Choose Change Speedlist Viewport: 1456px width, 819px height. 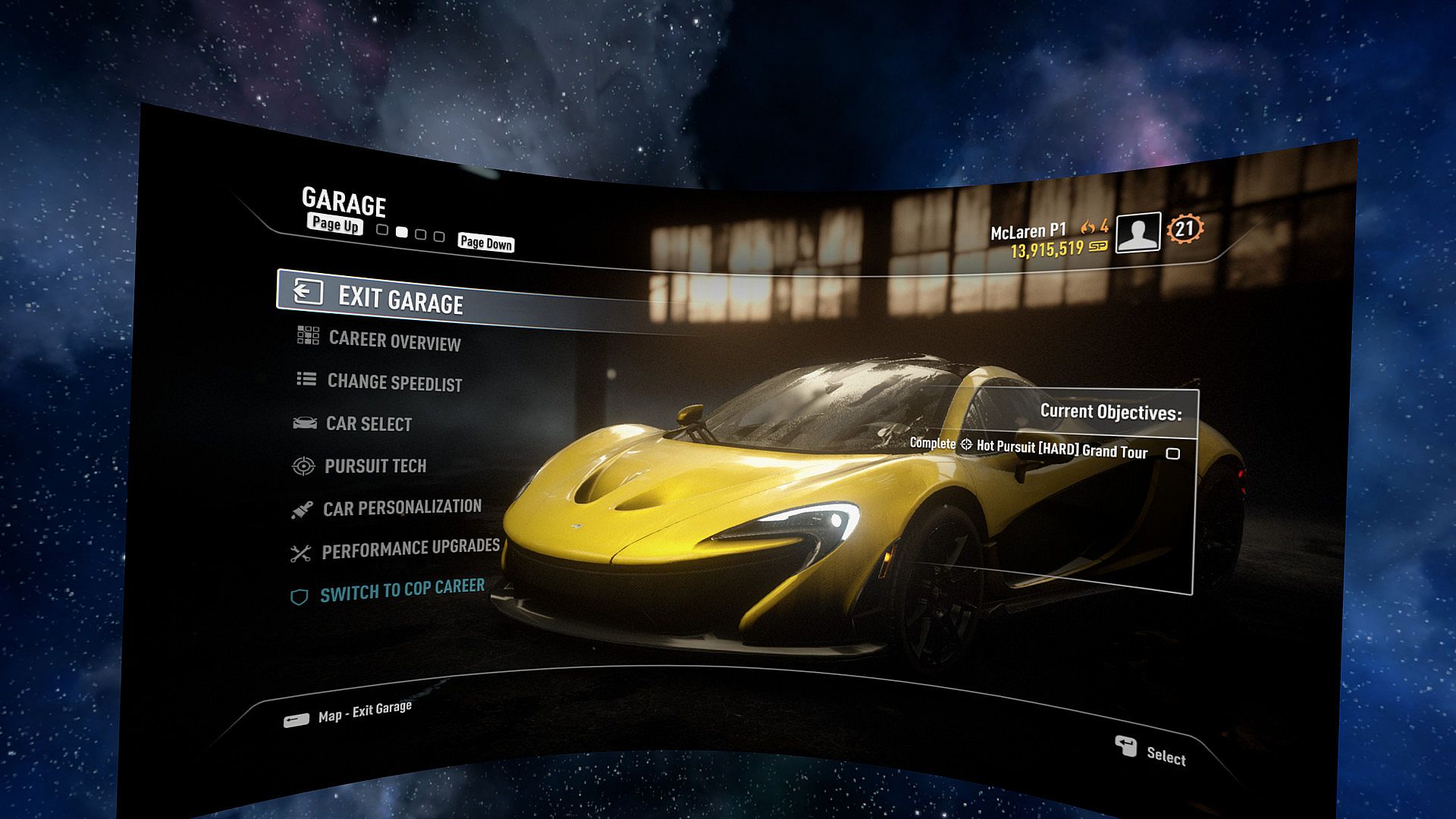(394, 382)
